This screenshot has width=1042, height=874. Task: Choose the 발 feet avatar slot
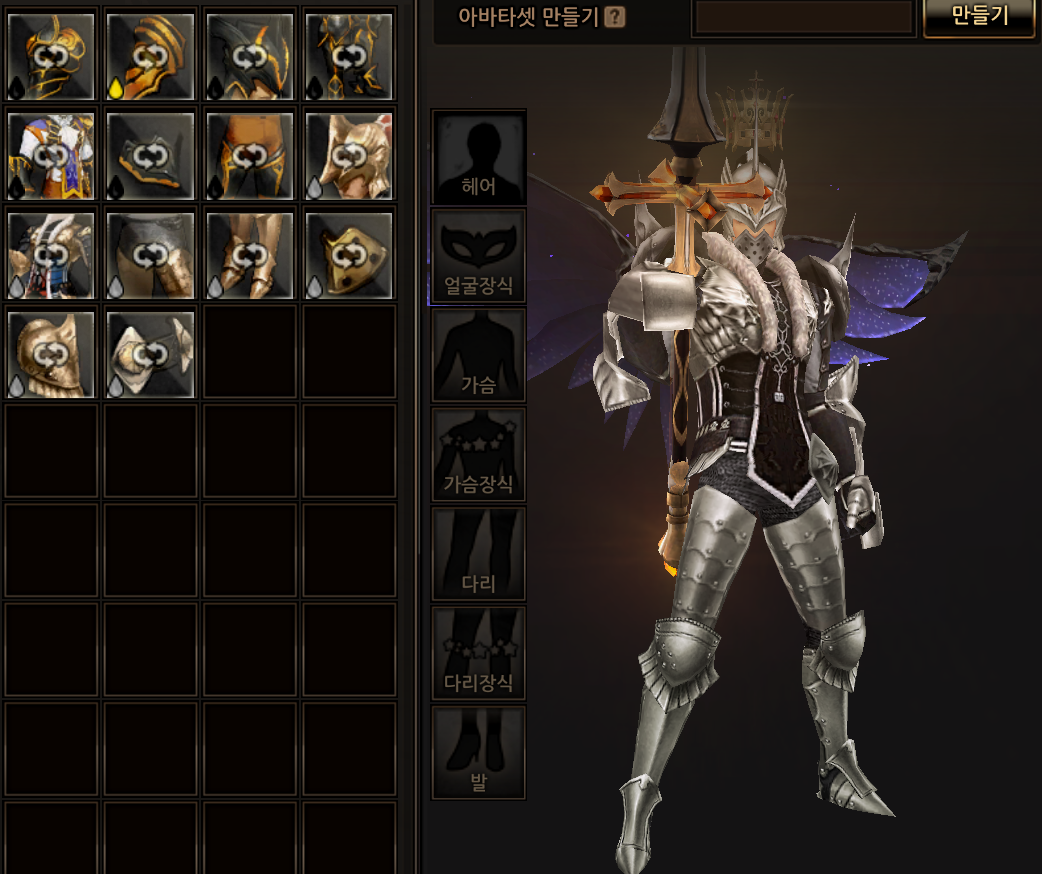(479, 751)
